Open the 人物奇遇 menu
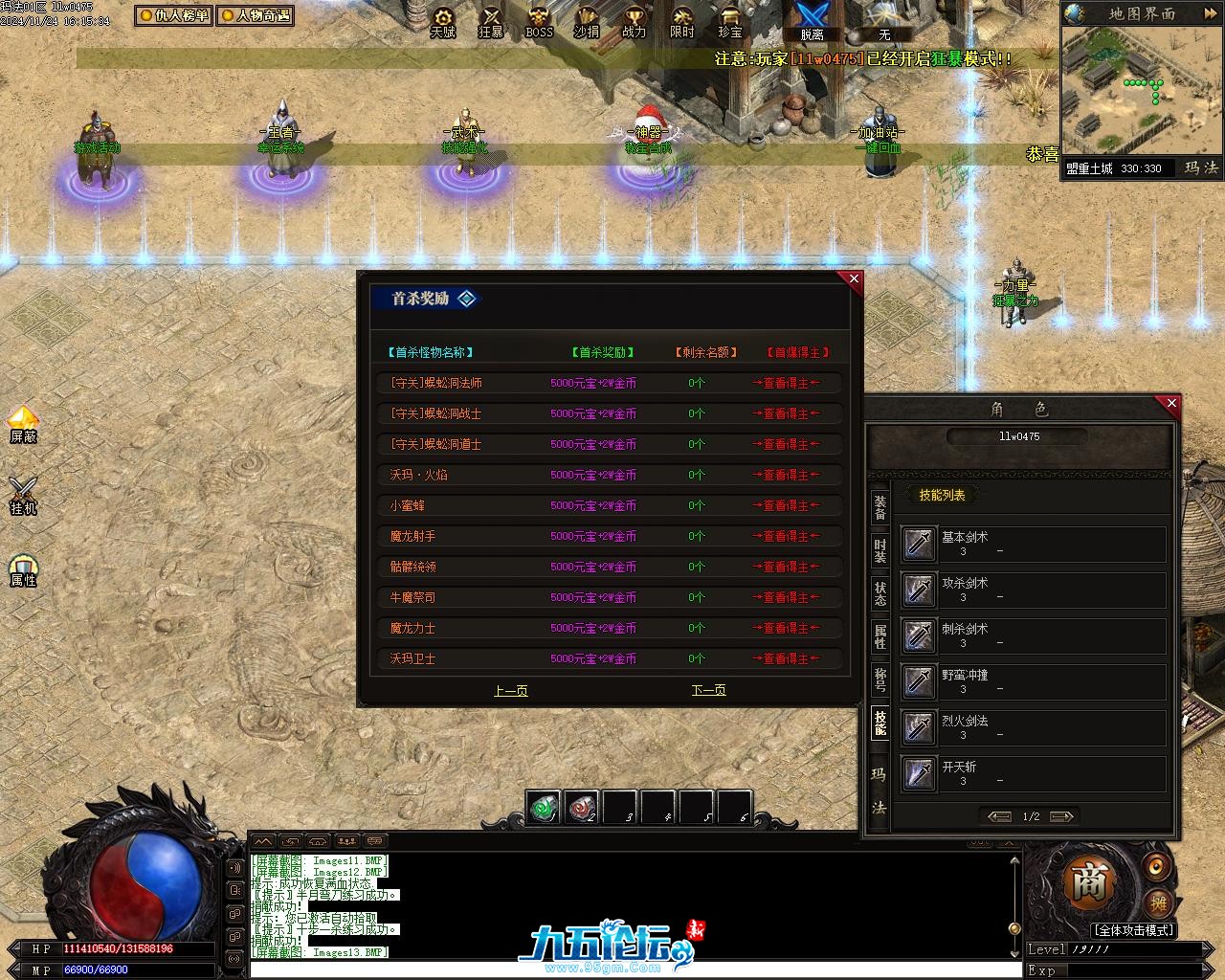 [x=254, y=15]
